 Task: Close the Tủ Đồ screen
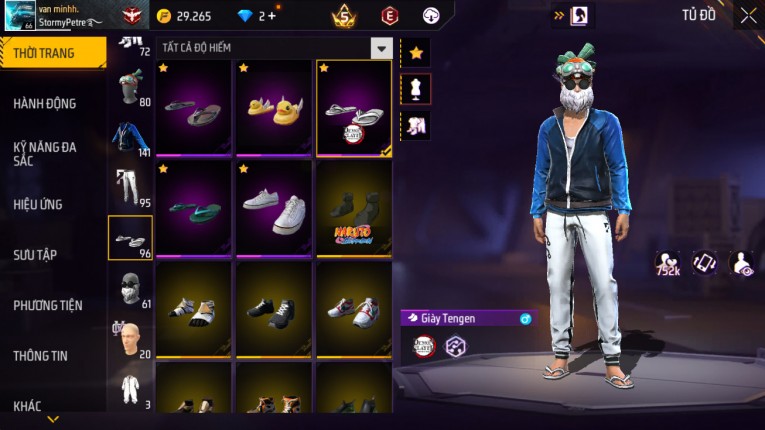748,15
